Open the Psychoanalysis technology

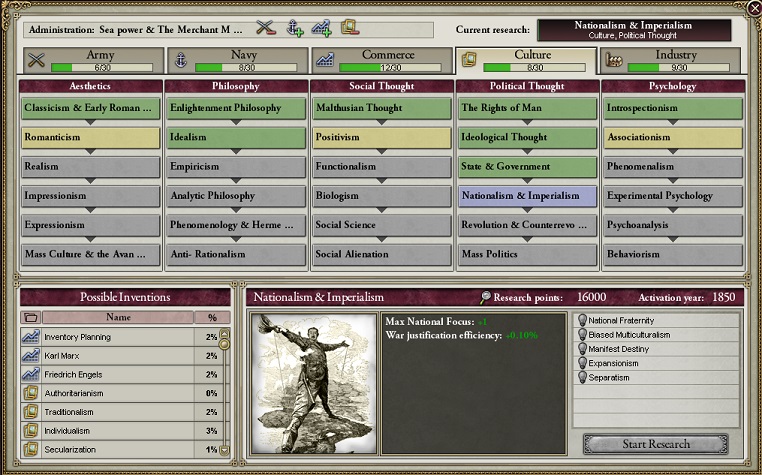pos(673,225)
